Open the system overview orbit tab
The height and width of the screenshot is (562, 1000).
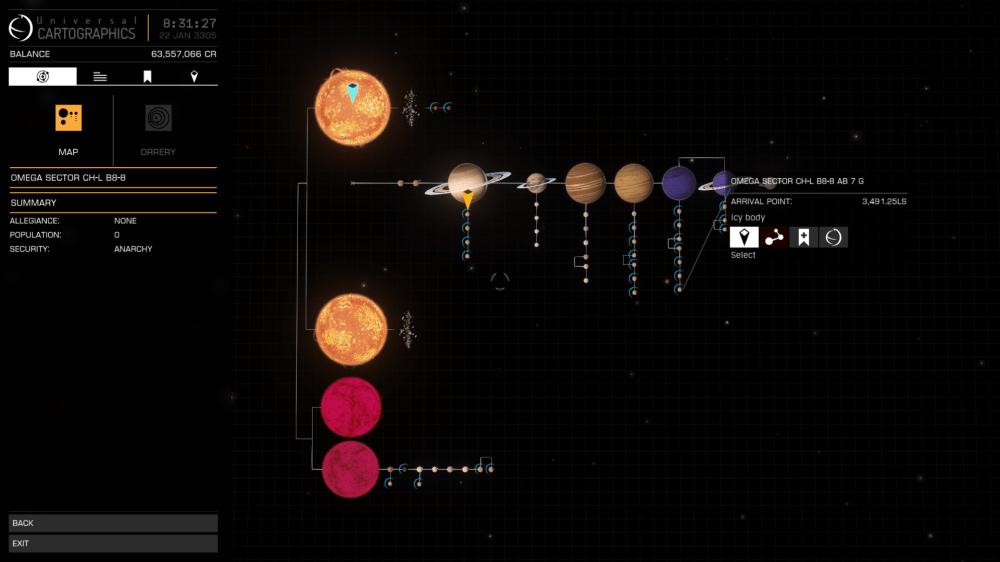[x=42, y=77]
